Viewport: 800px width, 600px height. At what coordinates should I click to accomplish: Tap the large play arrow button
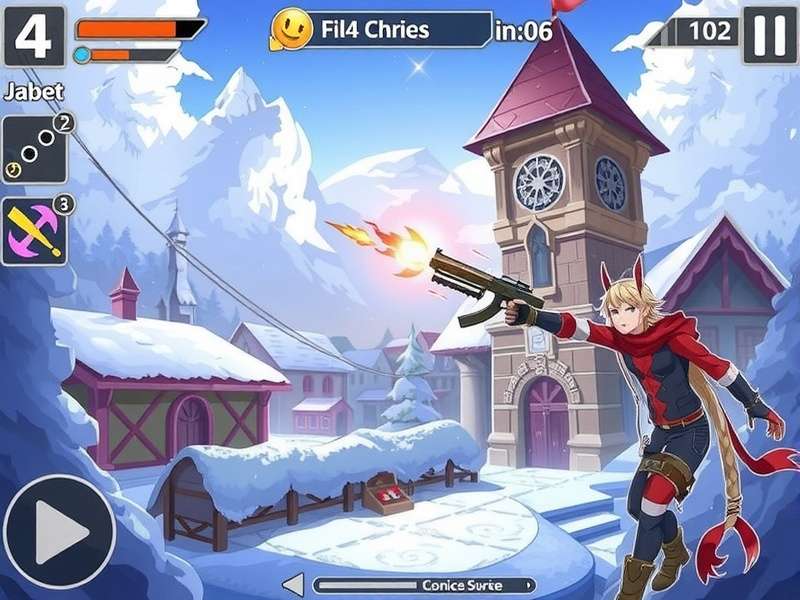coord(59,530)
